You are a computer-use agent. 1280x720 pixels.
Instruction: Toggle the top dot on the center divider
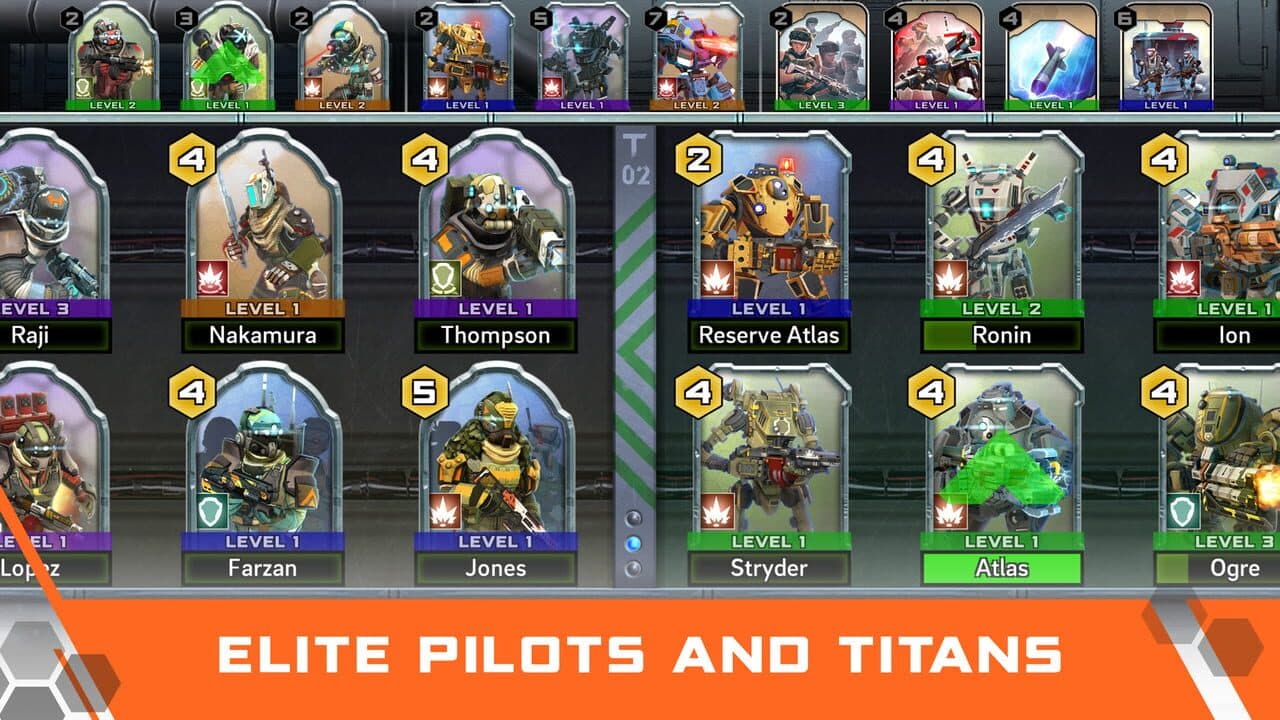[633, 518]
